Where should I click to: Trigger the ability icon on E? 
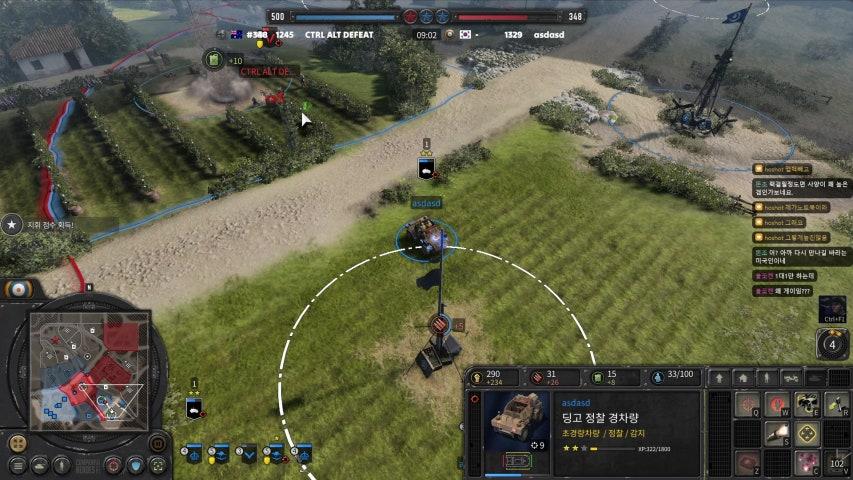808,405
